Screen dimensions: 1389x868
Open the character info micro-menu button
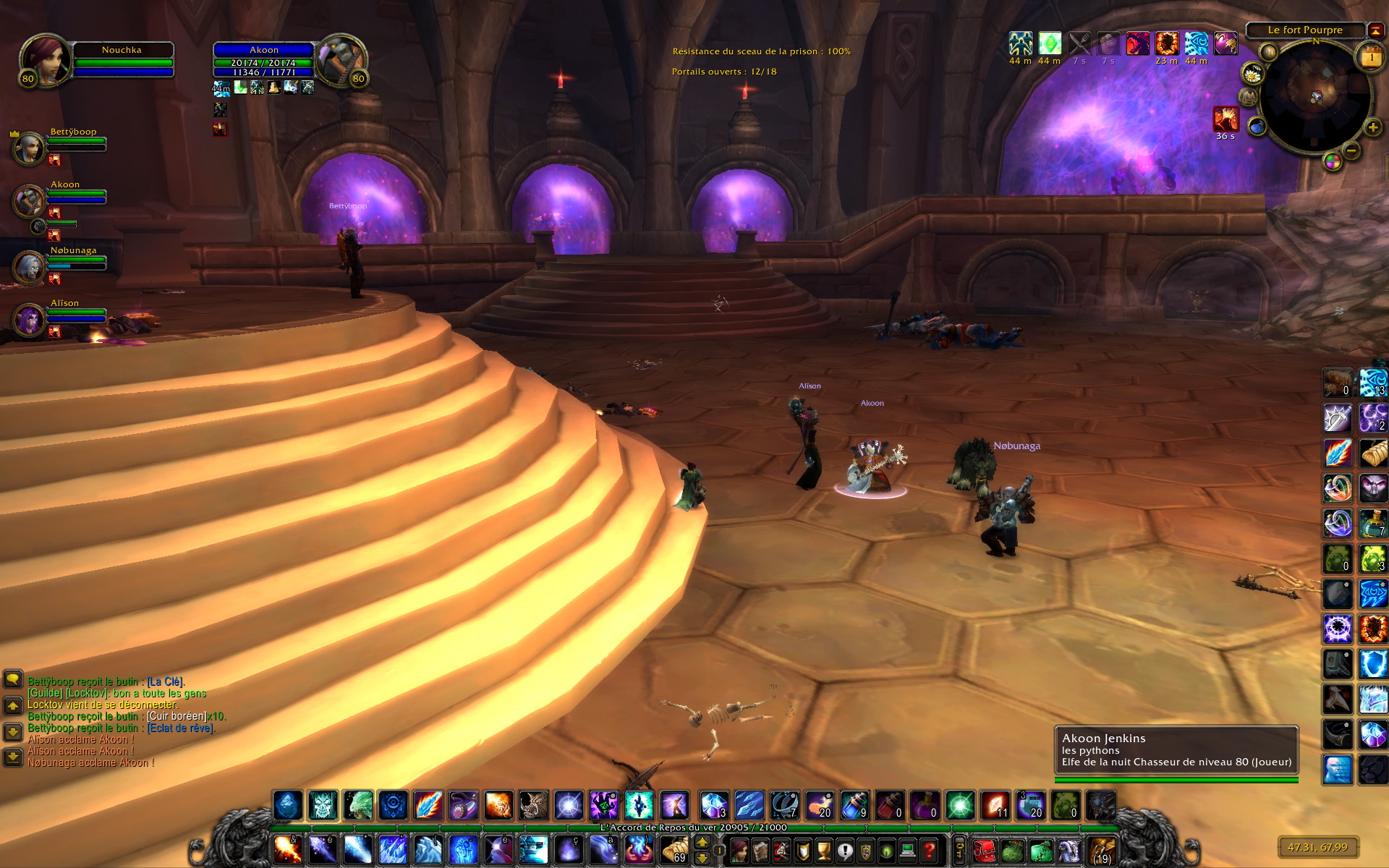[x=739, y=850]
